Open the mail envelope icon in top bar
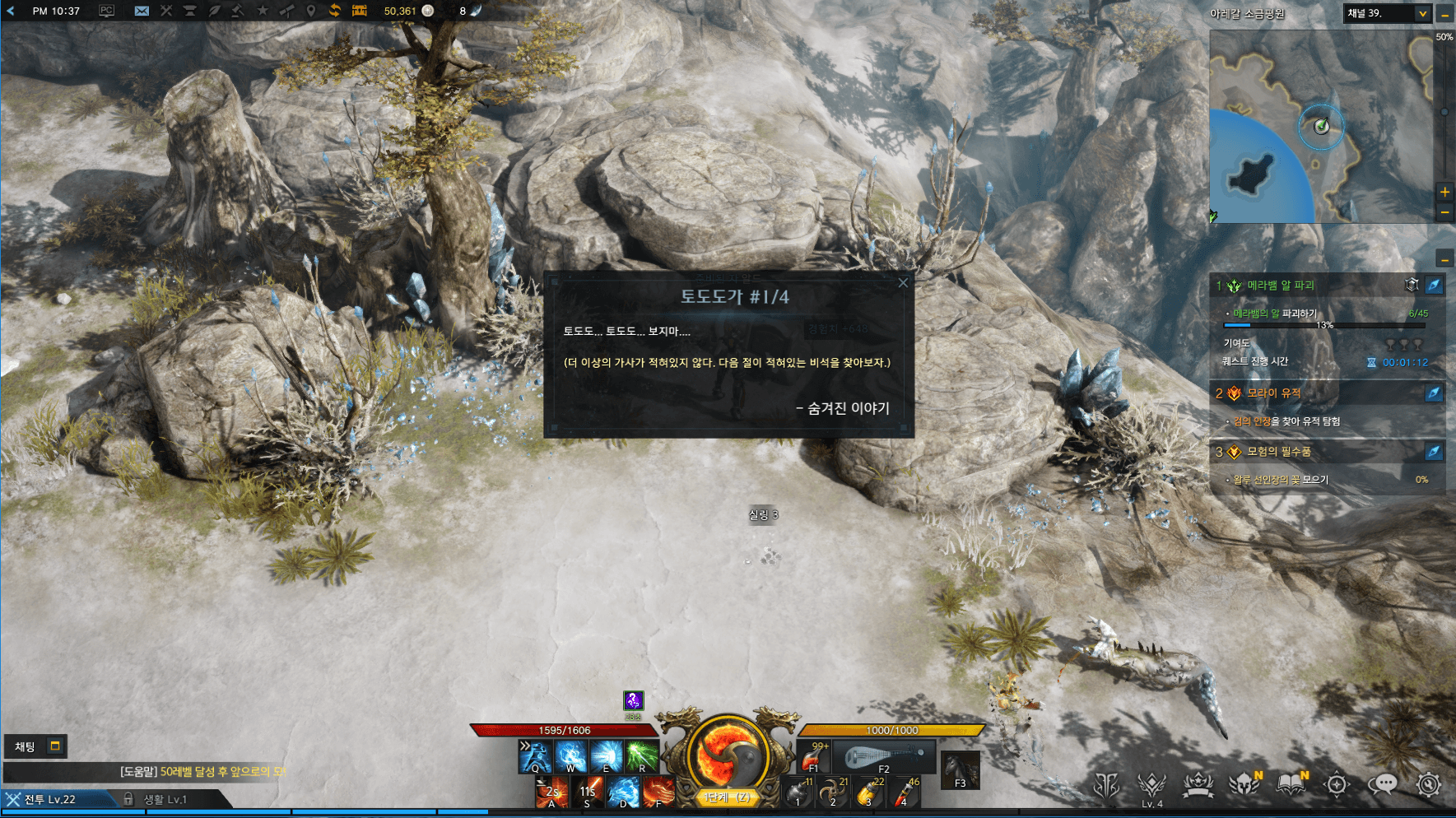This screenshot has height=818, width=1456. (x=142, y=11)
